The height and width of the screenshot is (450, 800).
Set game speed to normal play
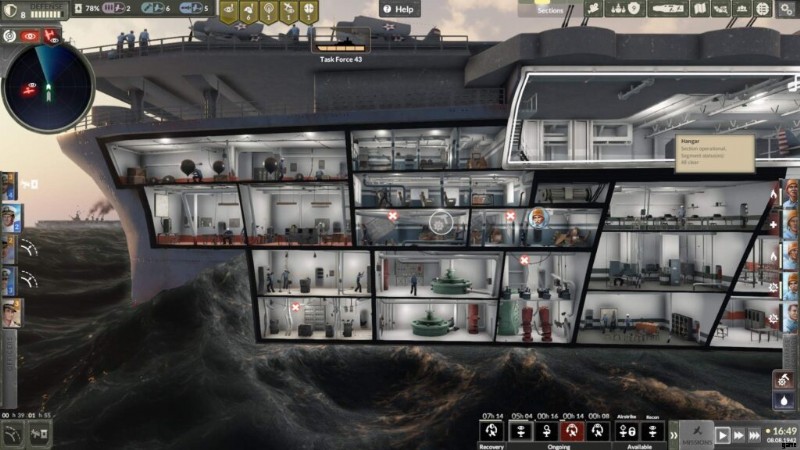722,435
